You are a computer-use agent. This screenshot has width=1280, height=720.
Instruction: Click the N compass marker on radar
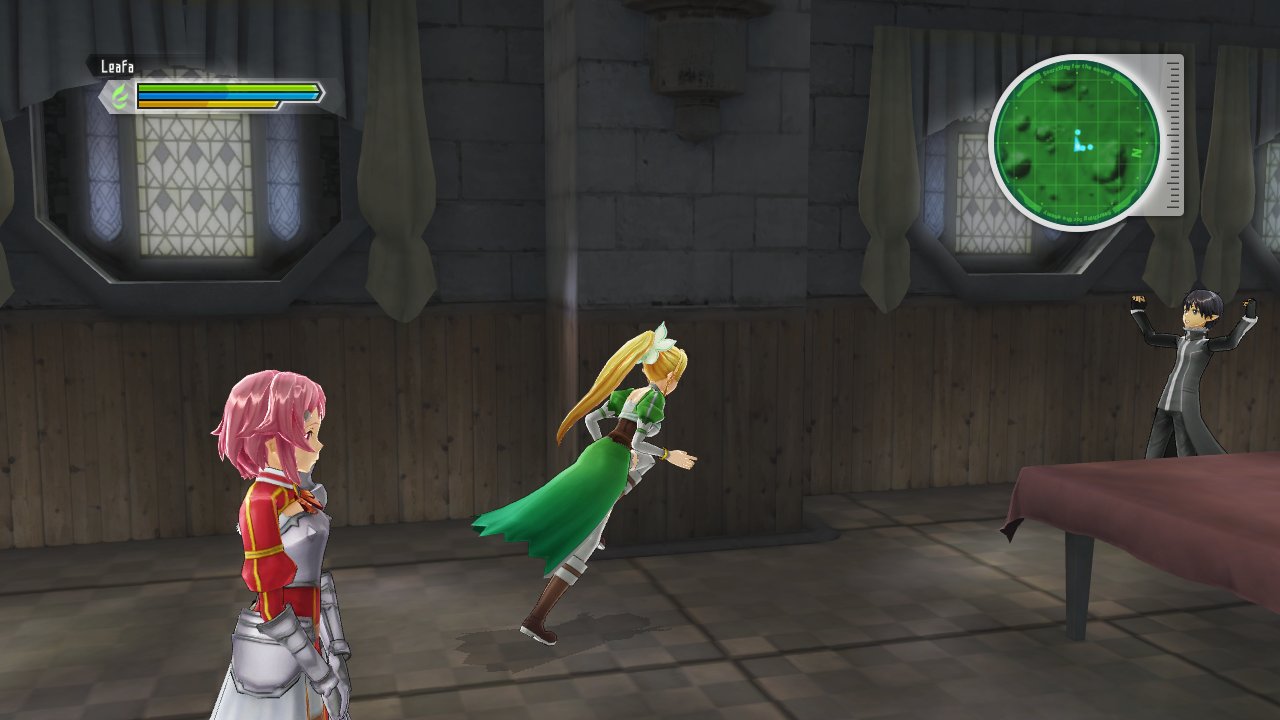[x=1136, y=152]
